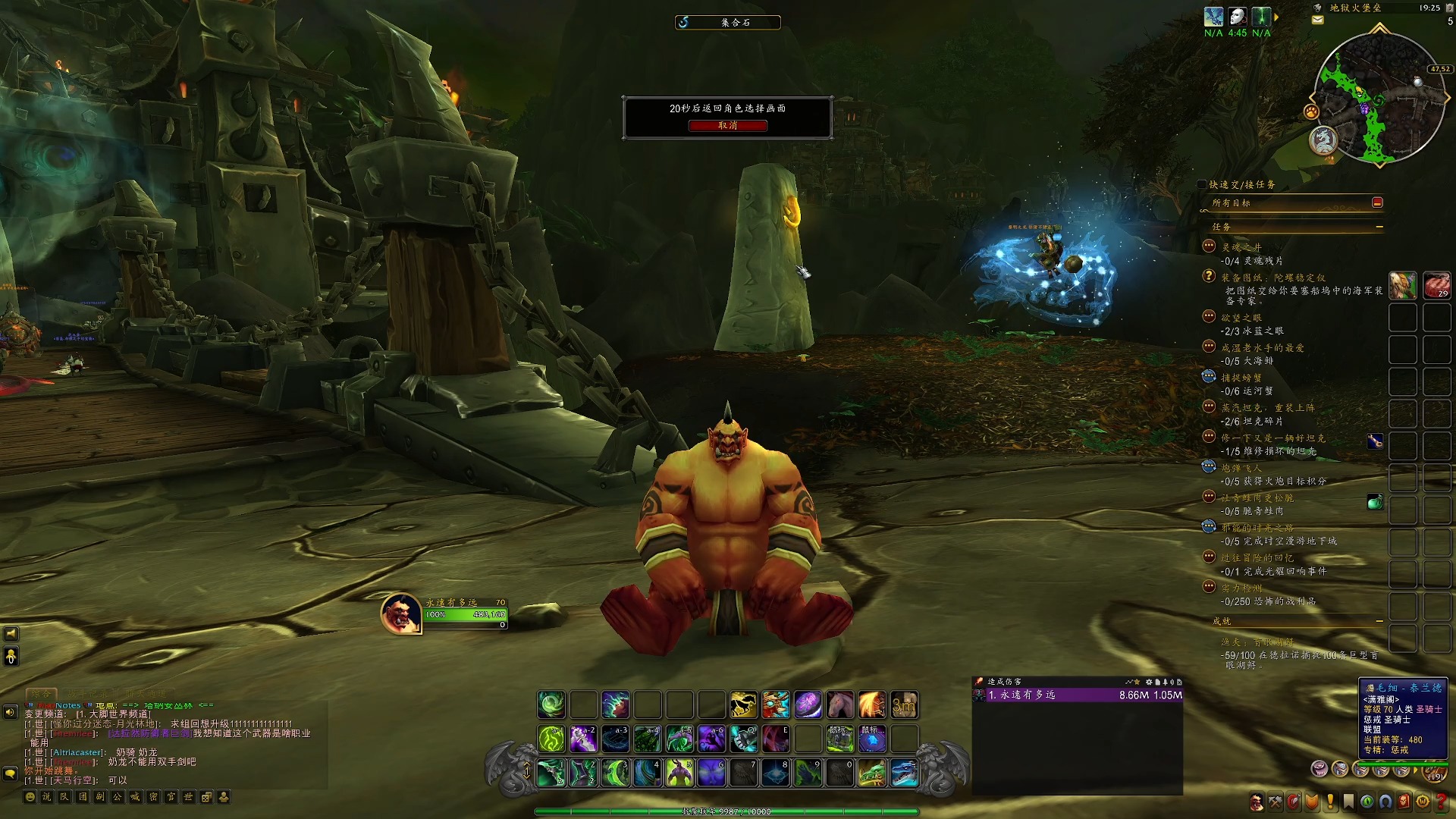Choose the 世 world channel button

coord(189,797)
